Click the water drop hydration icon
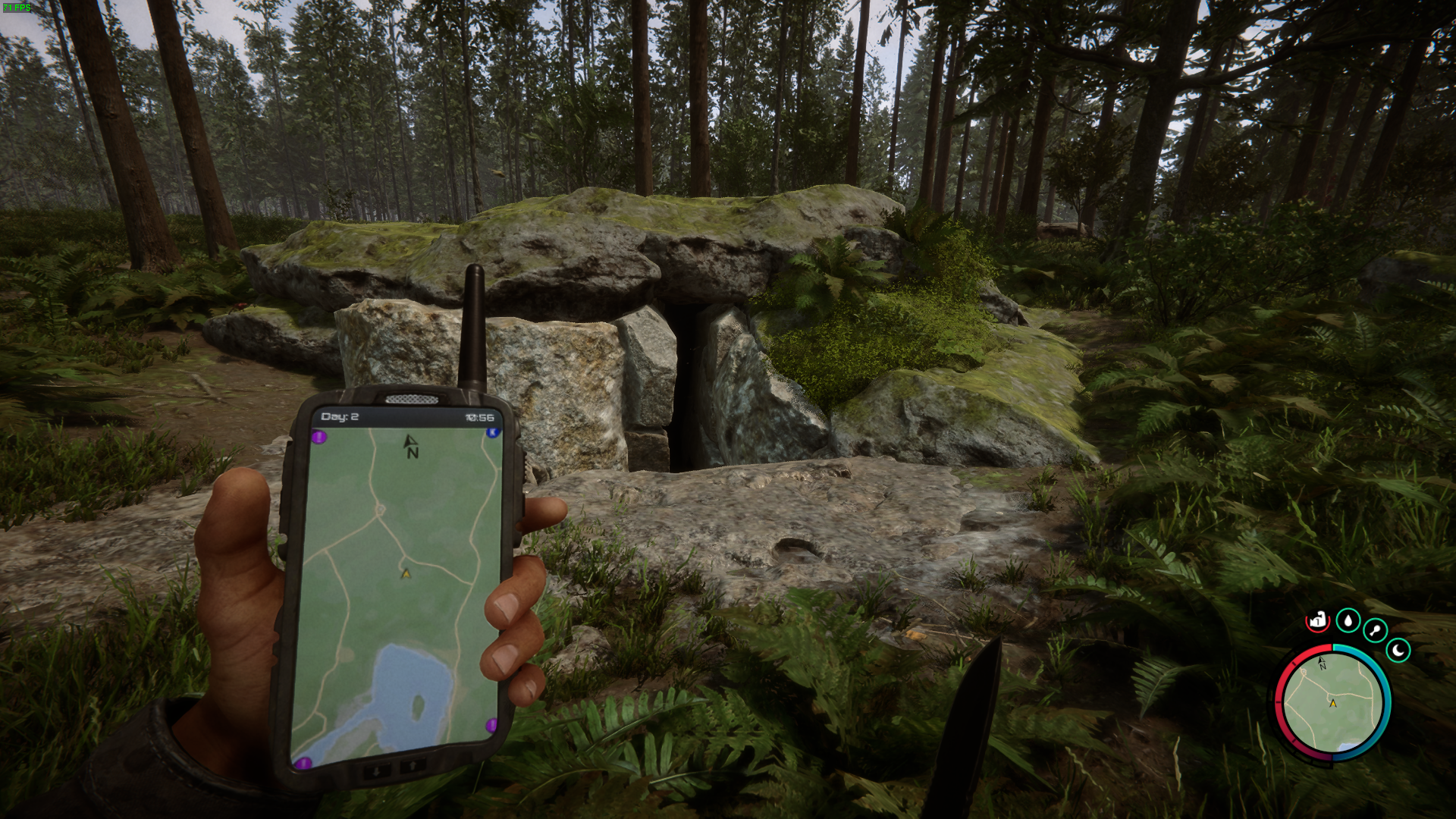Image resolution: width=1456 pixels, height=819 pixels. click(x=1348, y=620)
